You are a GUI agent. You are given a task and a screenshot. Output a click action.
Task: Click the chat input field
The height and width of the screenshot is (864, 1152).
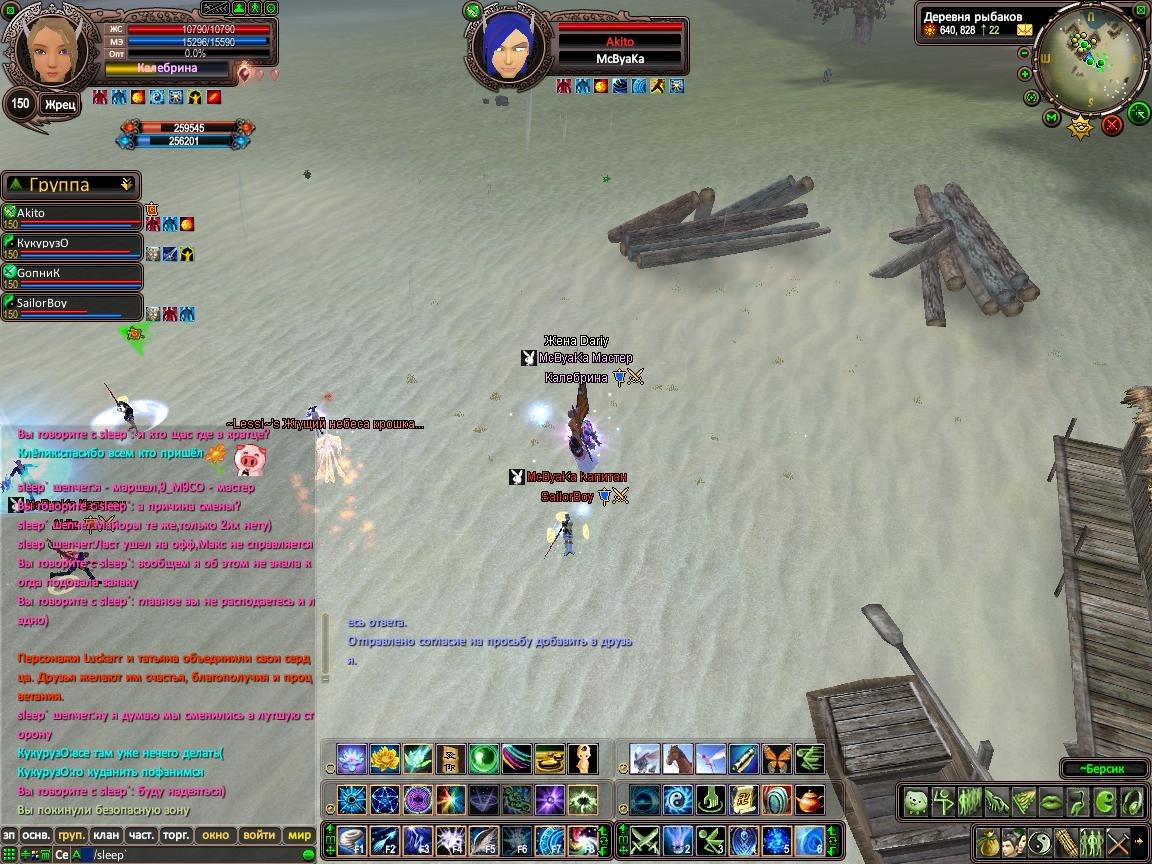click(x=200, y=855)
